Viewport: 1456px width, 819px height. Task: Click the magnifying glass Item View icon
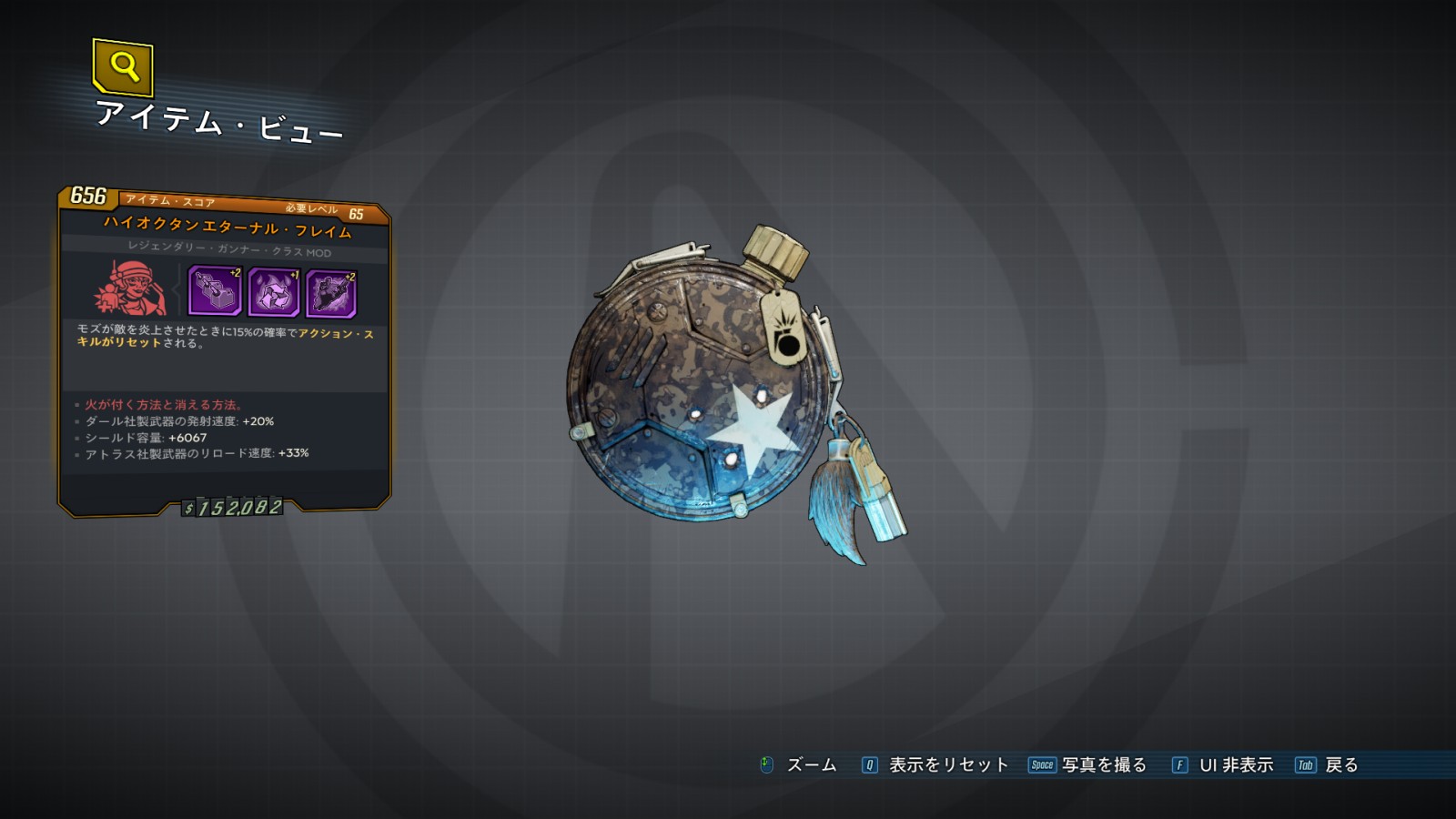coord(123,66)
